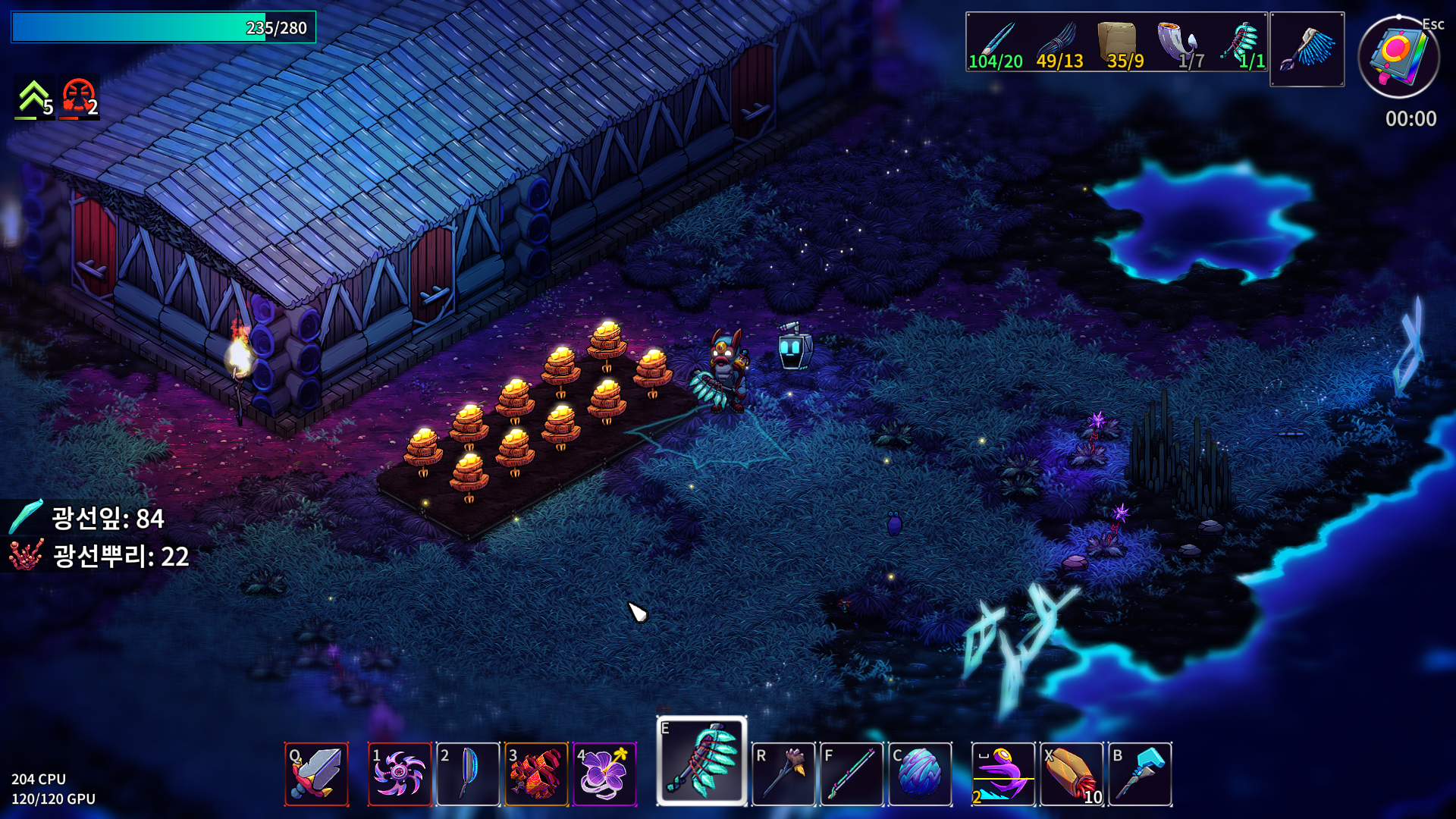The width and height of the screenshot is (1456, 819).
Task: Select the cyan build hammer tool
Action: (1140, 773)
